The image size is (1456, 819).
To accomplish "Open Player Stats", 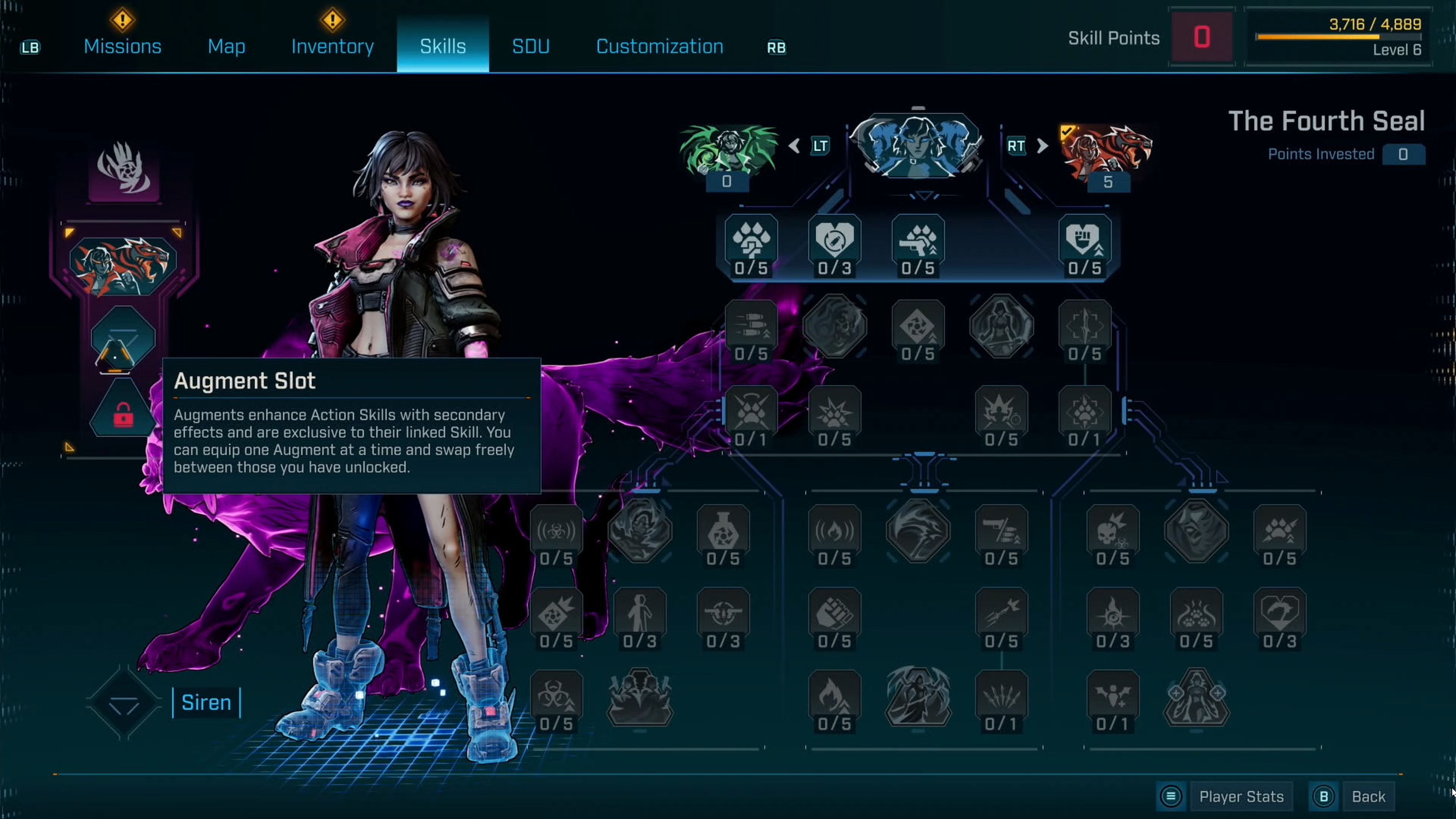I will click(x=1241, y=796).
